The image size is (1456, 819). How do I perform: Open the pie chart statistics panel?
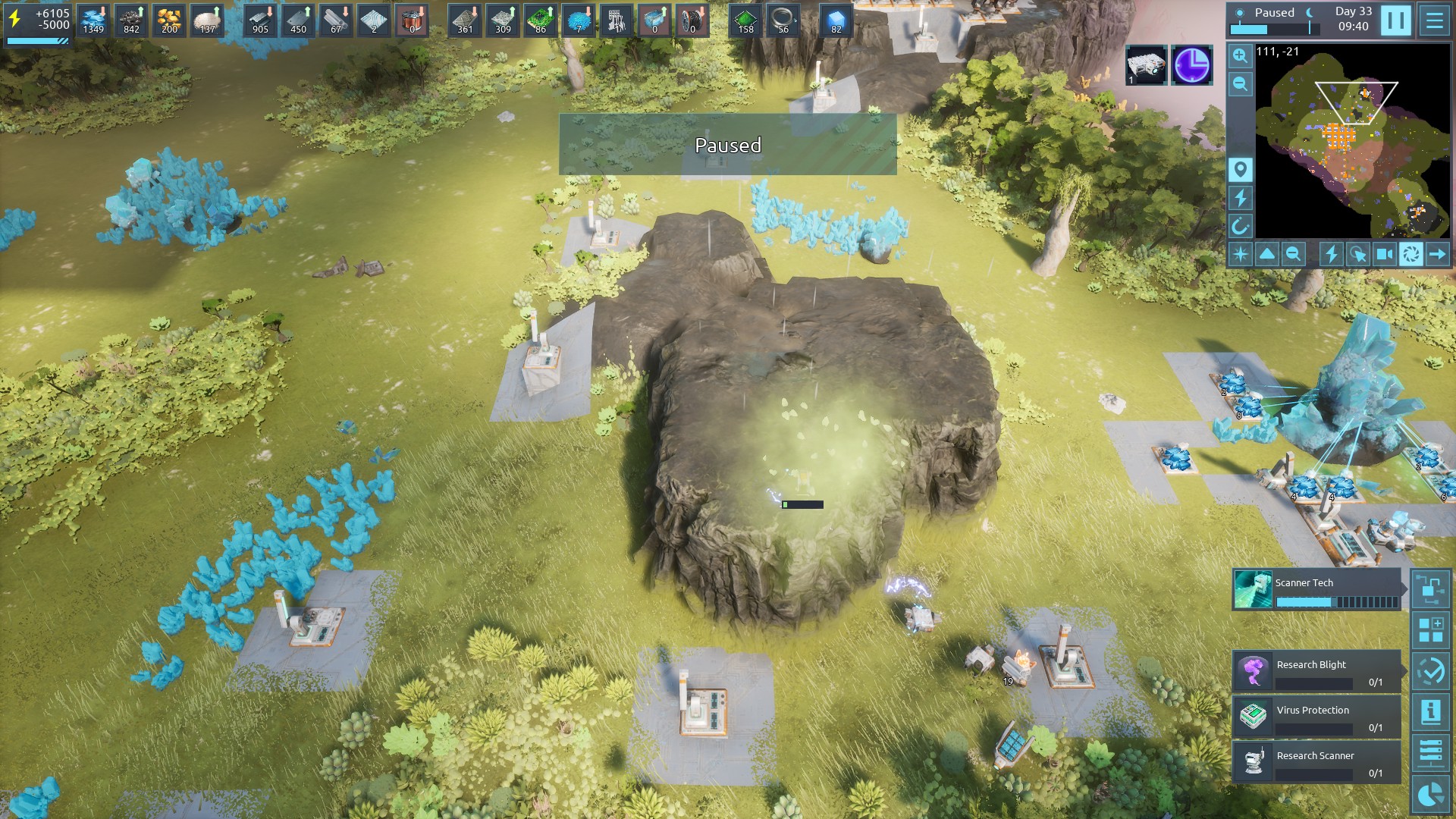[x=1431, y=794]
